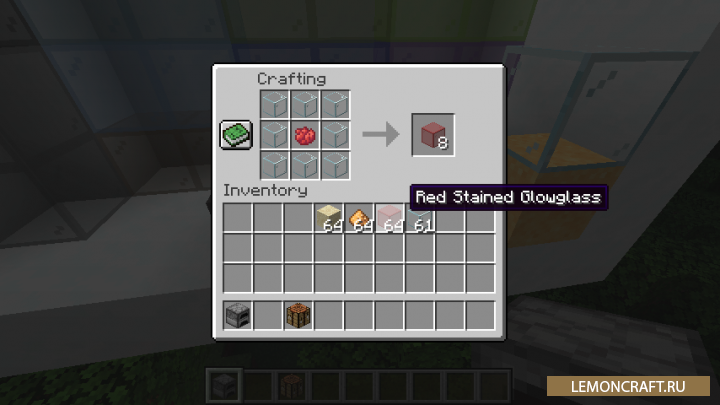Take the Red Stained Glowglass output

pos(432,135)
